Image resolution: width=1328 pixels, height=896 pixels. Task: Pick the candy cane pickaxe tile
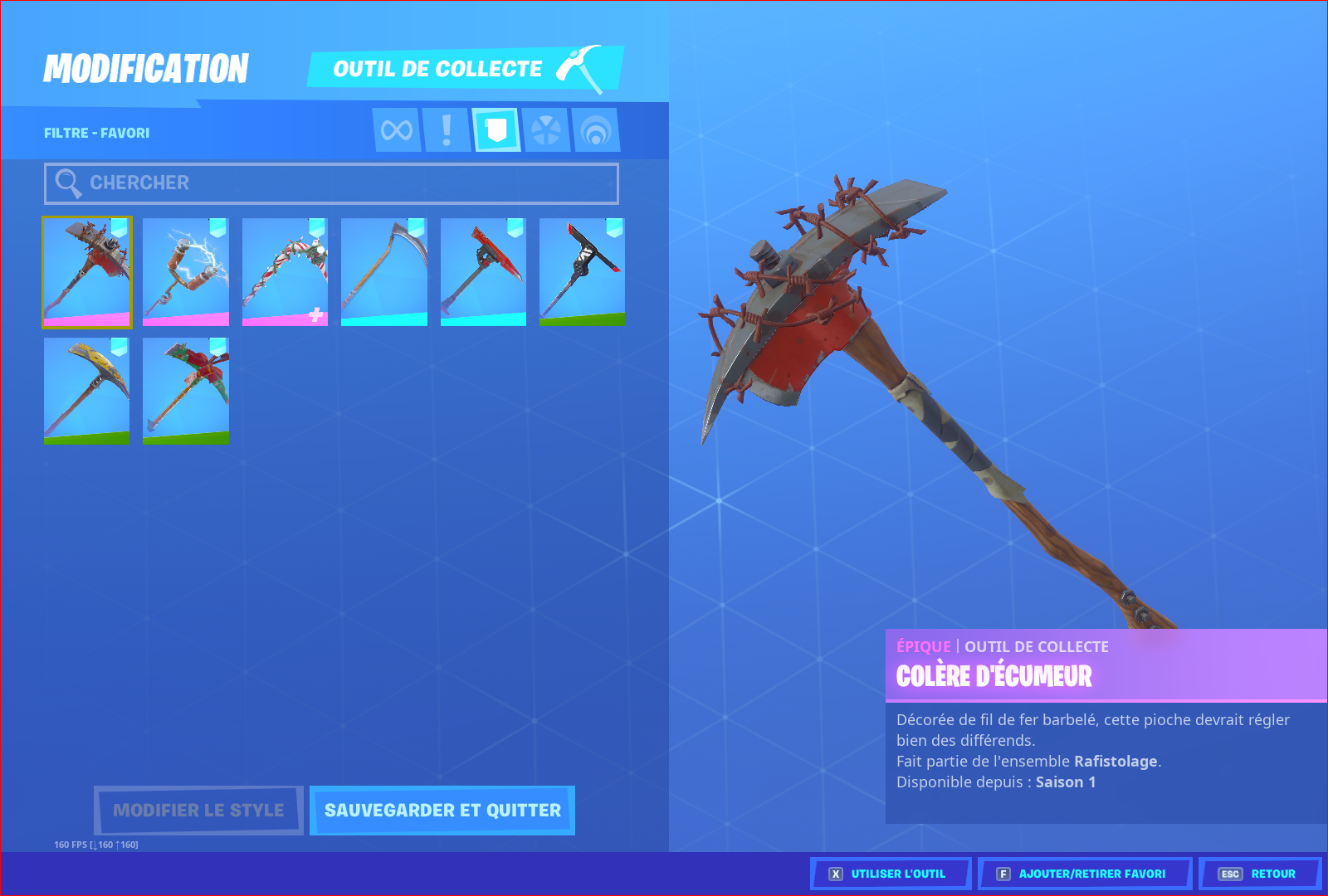coord(285,272)
